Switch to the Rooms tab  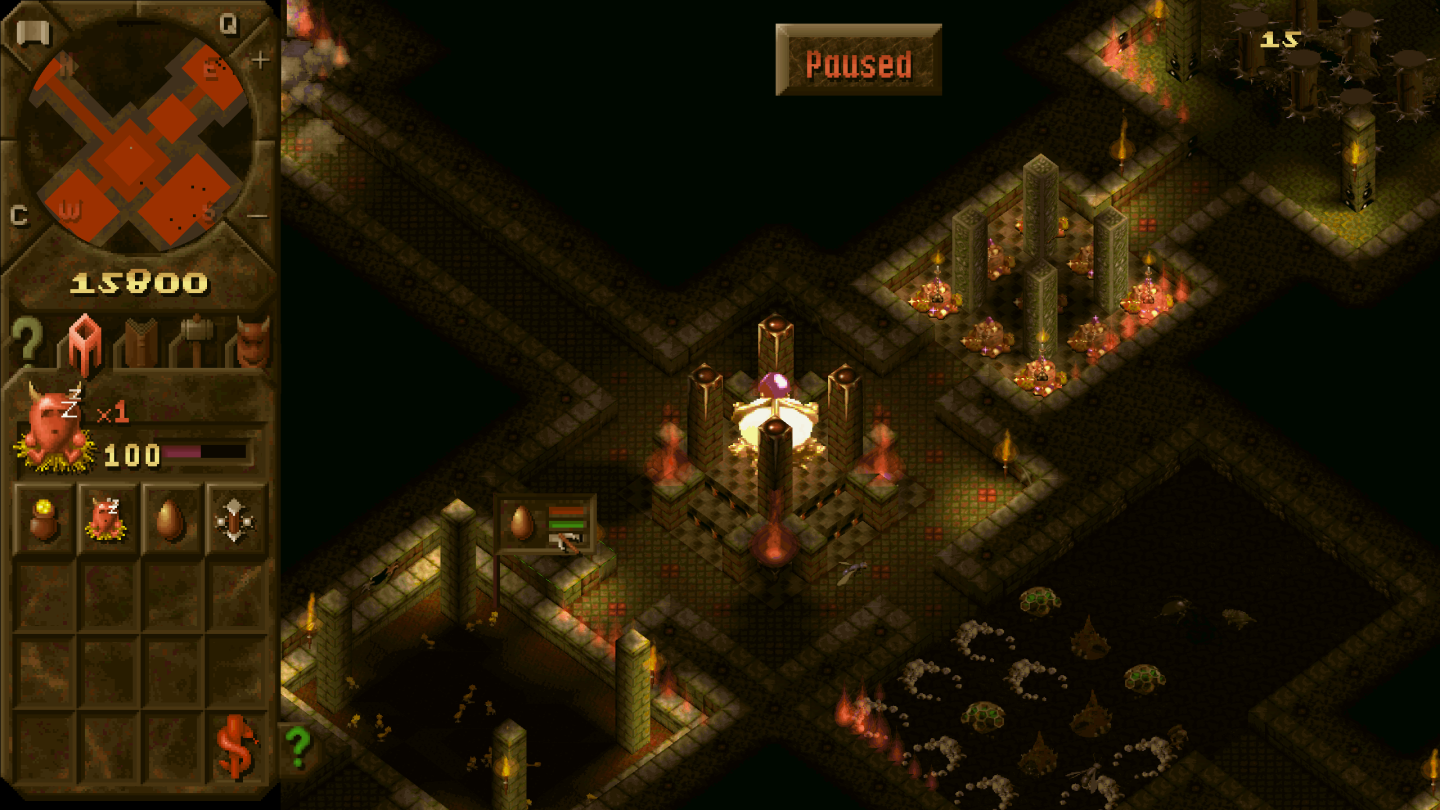click(x=83, y=340)
